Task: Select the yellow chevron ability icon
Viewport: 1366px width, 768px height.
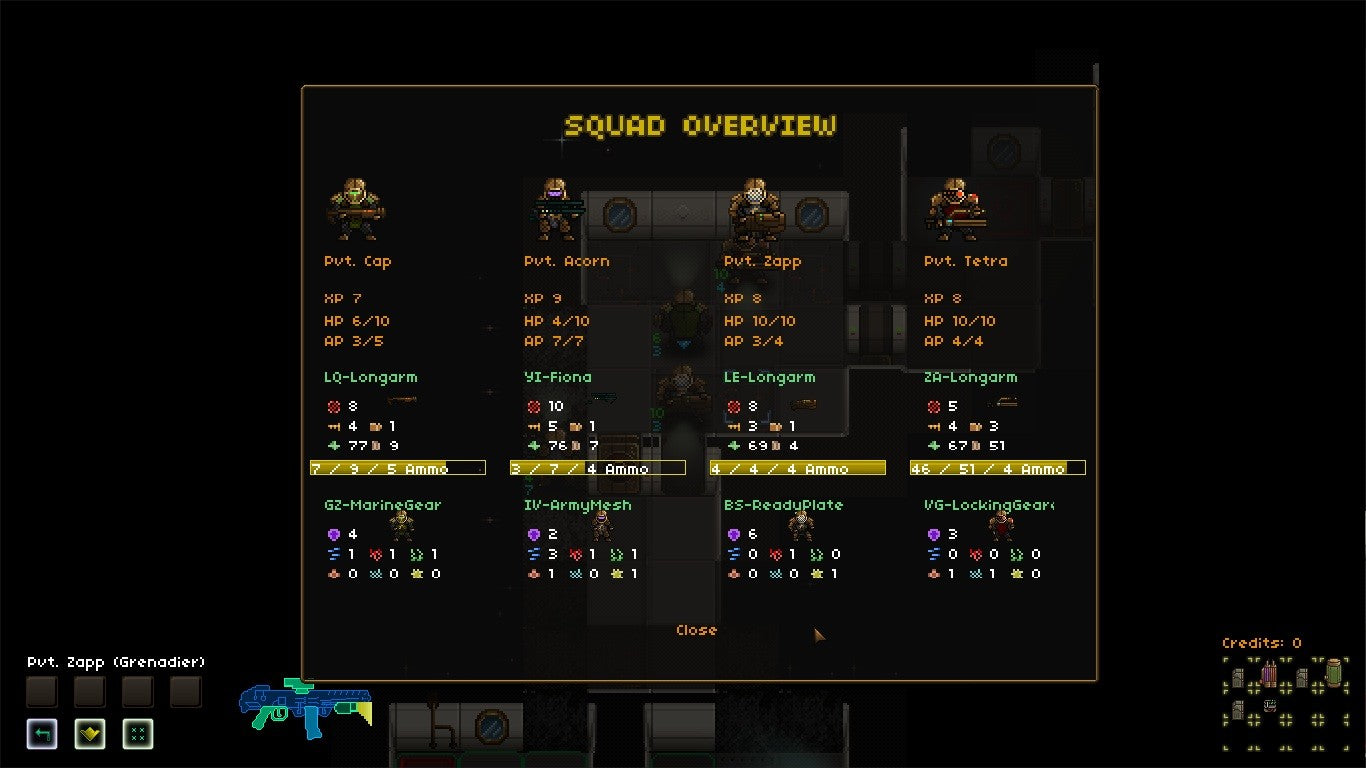Action: [x=88, y=735]
